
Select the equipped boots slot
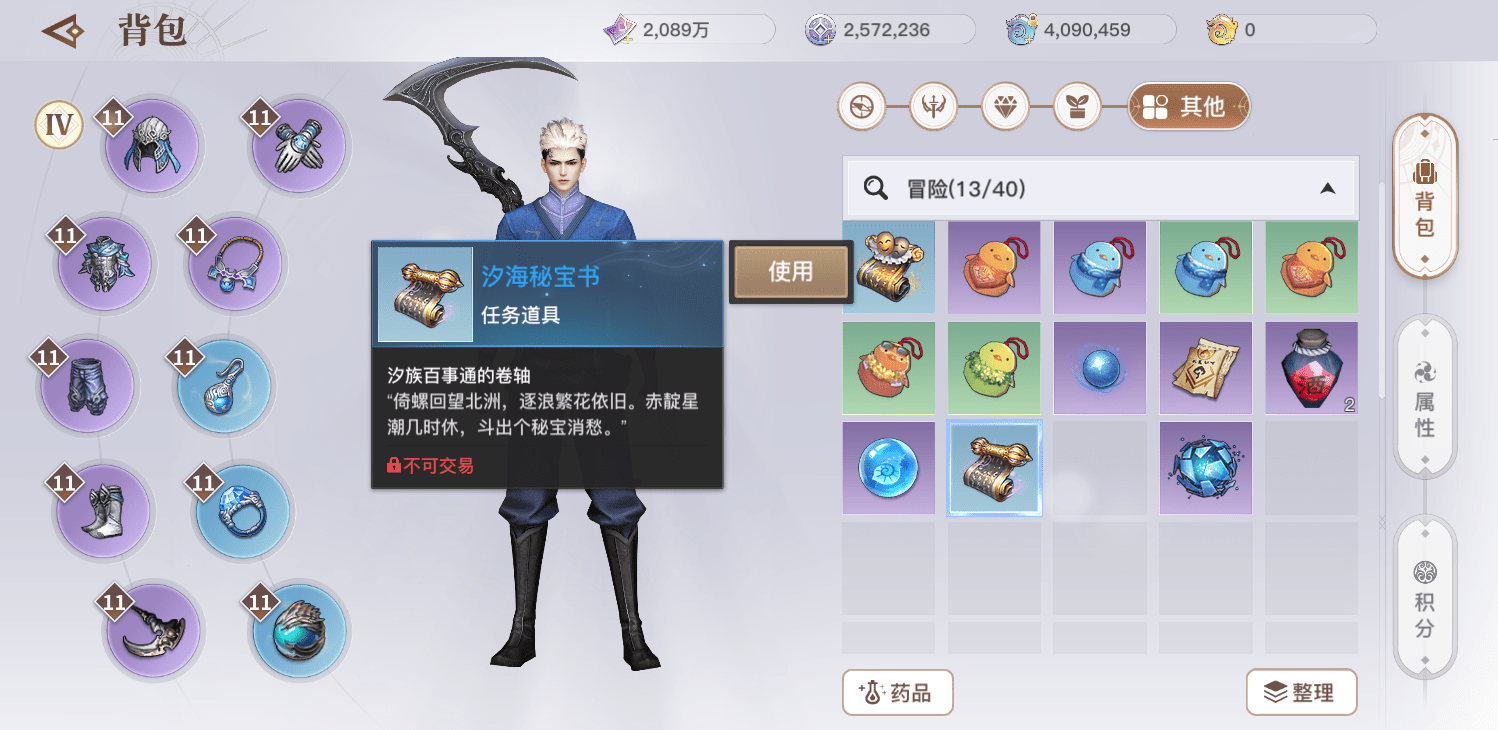104,510
